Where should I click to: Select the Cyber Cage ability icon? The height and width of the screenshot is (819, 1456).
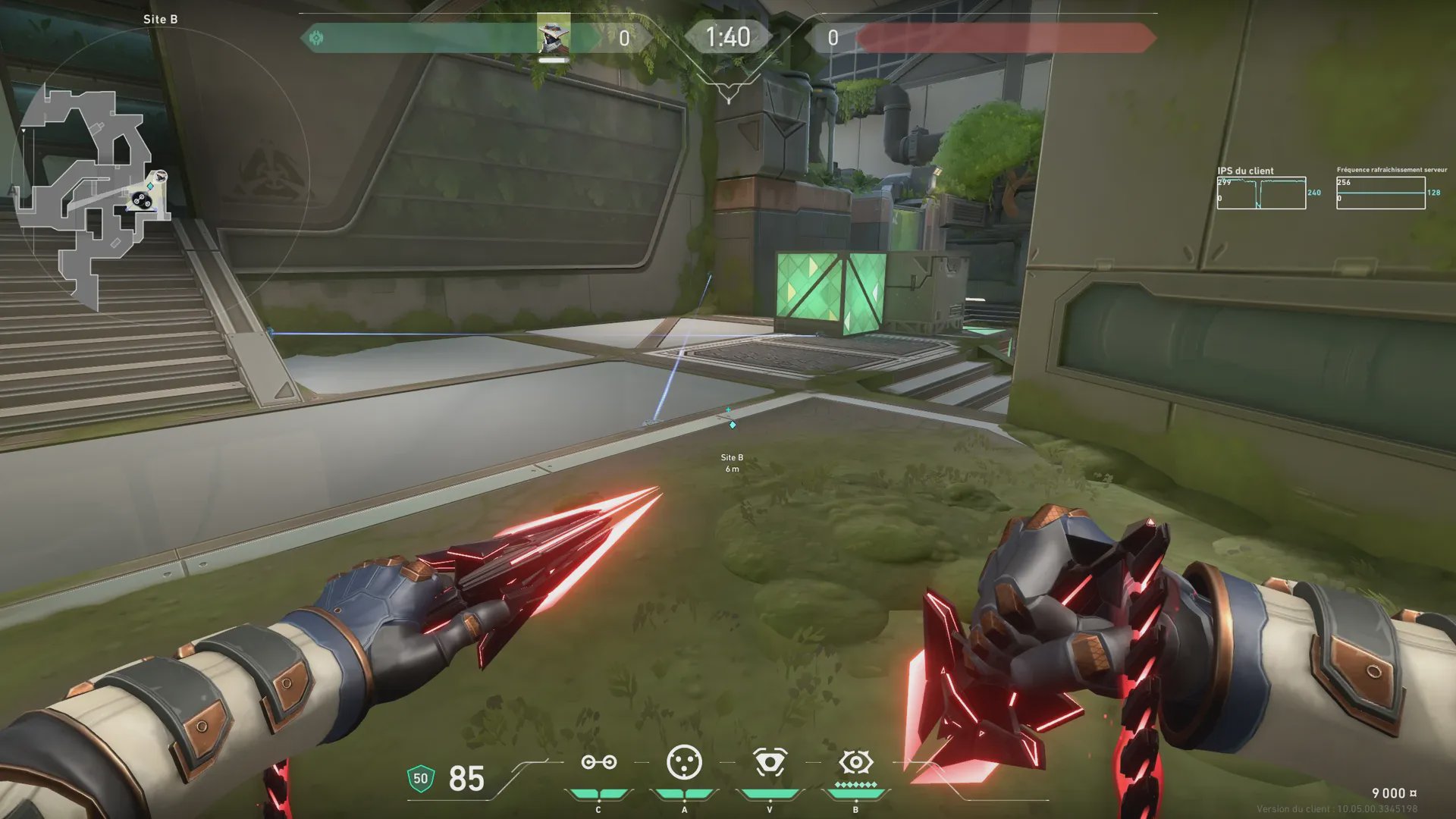684,763
